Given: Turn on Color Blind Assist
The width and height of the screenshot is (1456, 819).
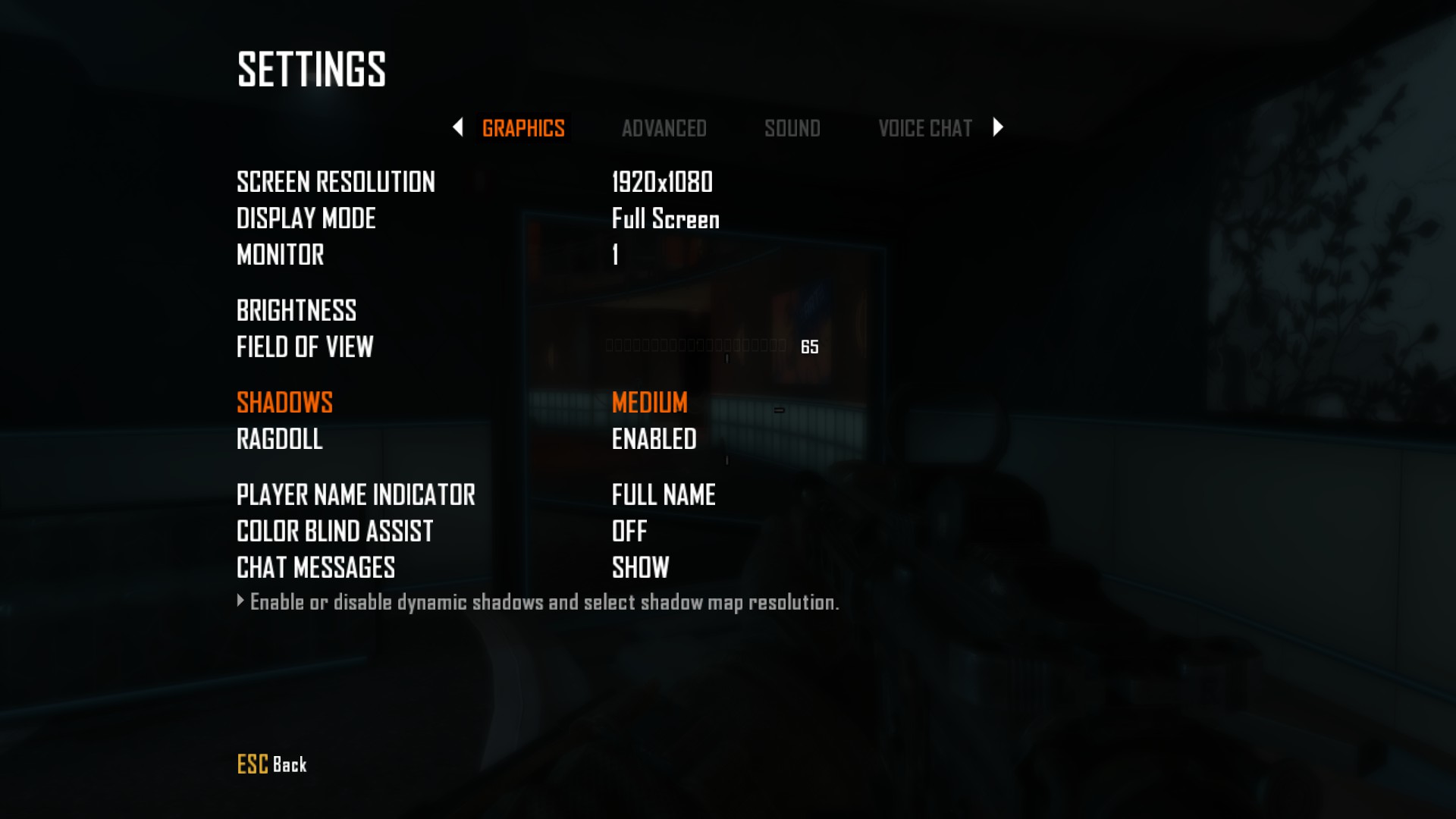Looking at the screenshot, I should [629, 532].
